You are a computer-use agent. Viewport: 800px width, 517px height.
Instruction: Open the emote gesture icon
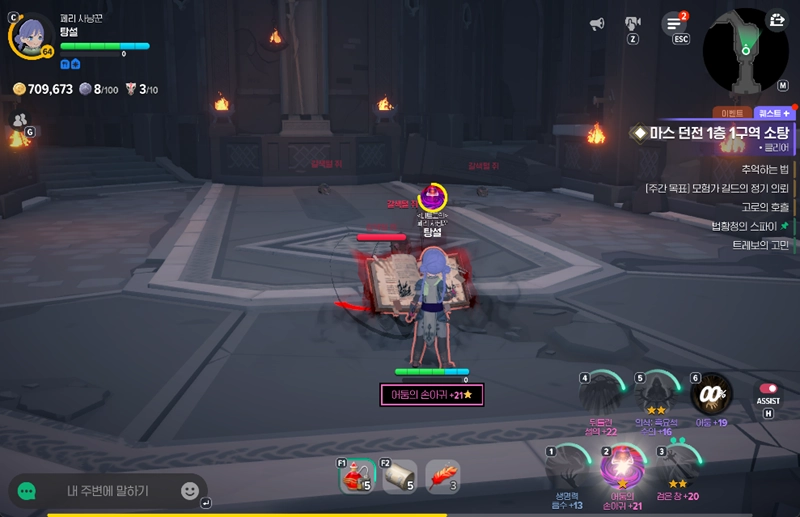coord(633,23)
